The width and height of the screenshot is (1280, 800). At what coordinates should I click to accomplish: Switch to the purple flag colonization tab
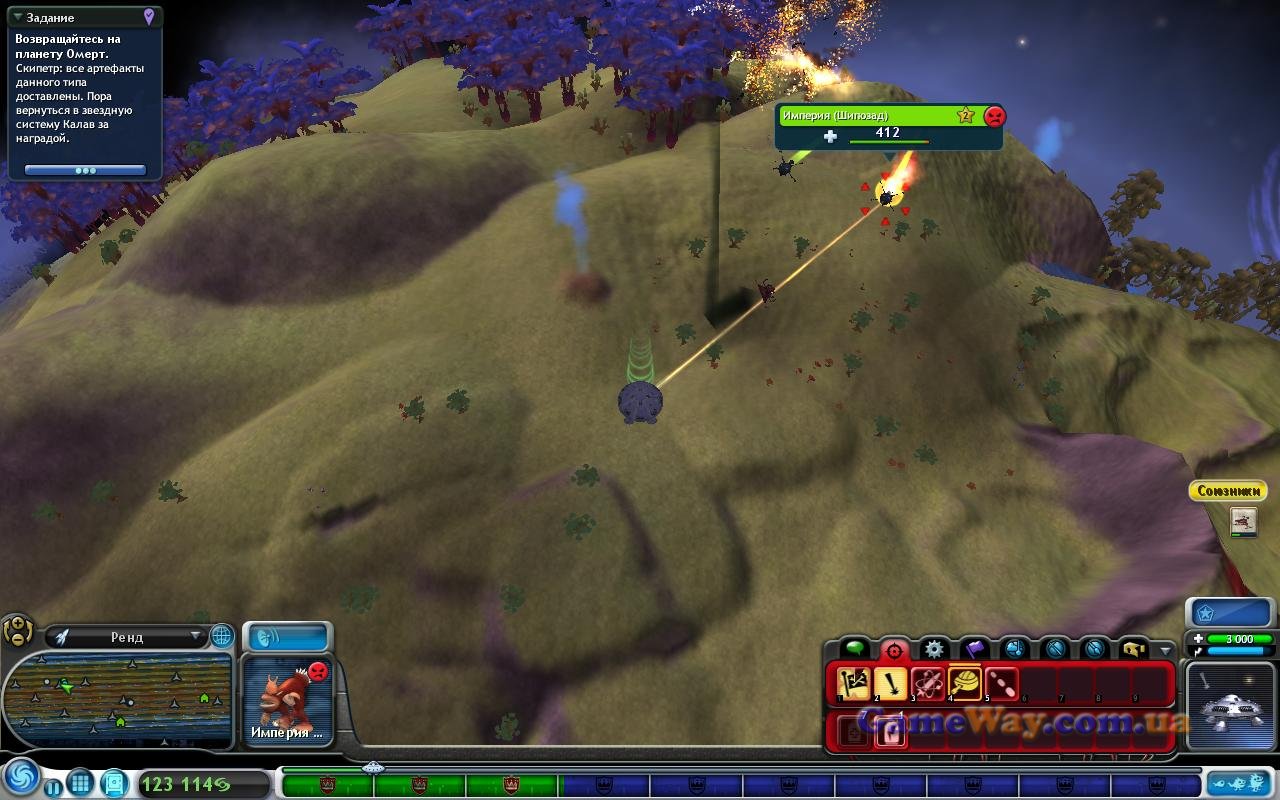974,649
